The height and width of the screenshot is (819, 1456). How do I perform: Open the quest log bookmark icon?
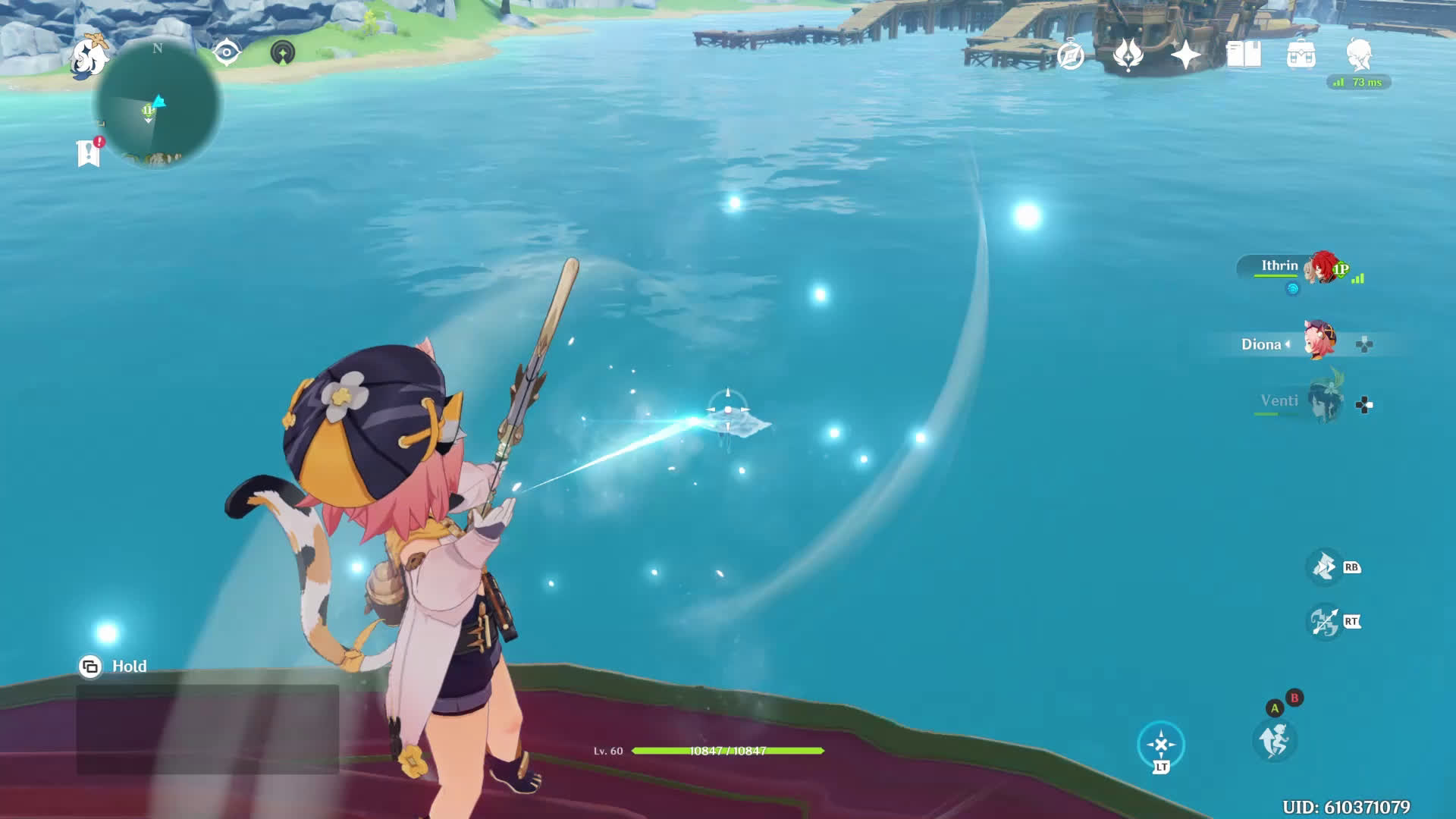point(89,152)
